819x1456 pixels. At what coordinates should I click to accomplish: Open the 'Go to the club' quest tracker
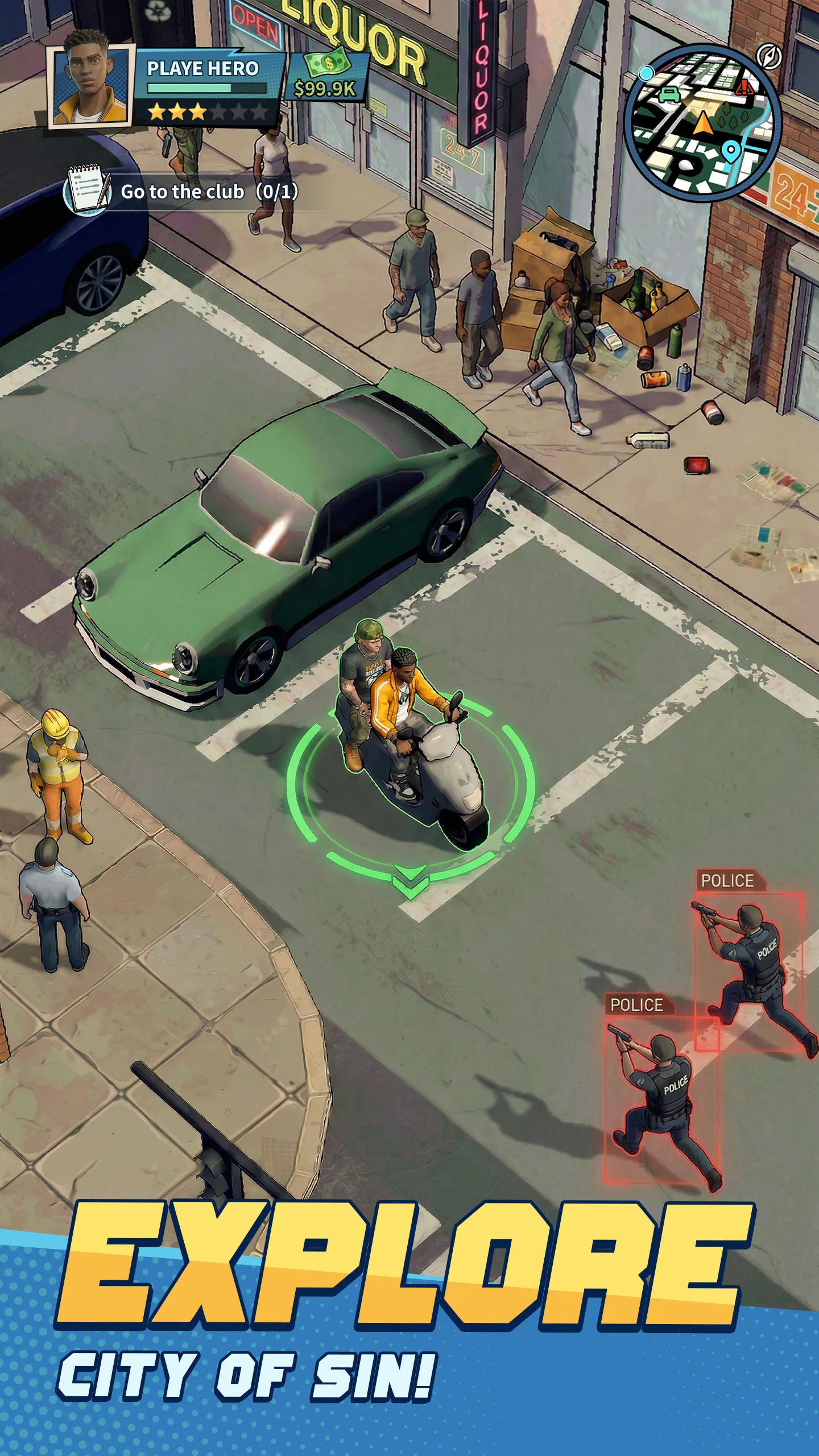point(209,192)
